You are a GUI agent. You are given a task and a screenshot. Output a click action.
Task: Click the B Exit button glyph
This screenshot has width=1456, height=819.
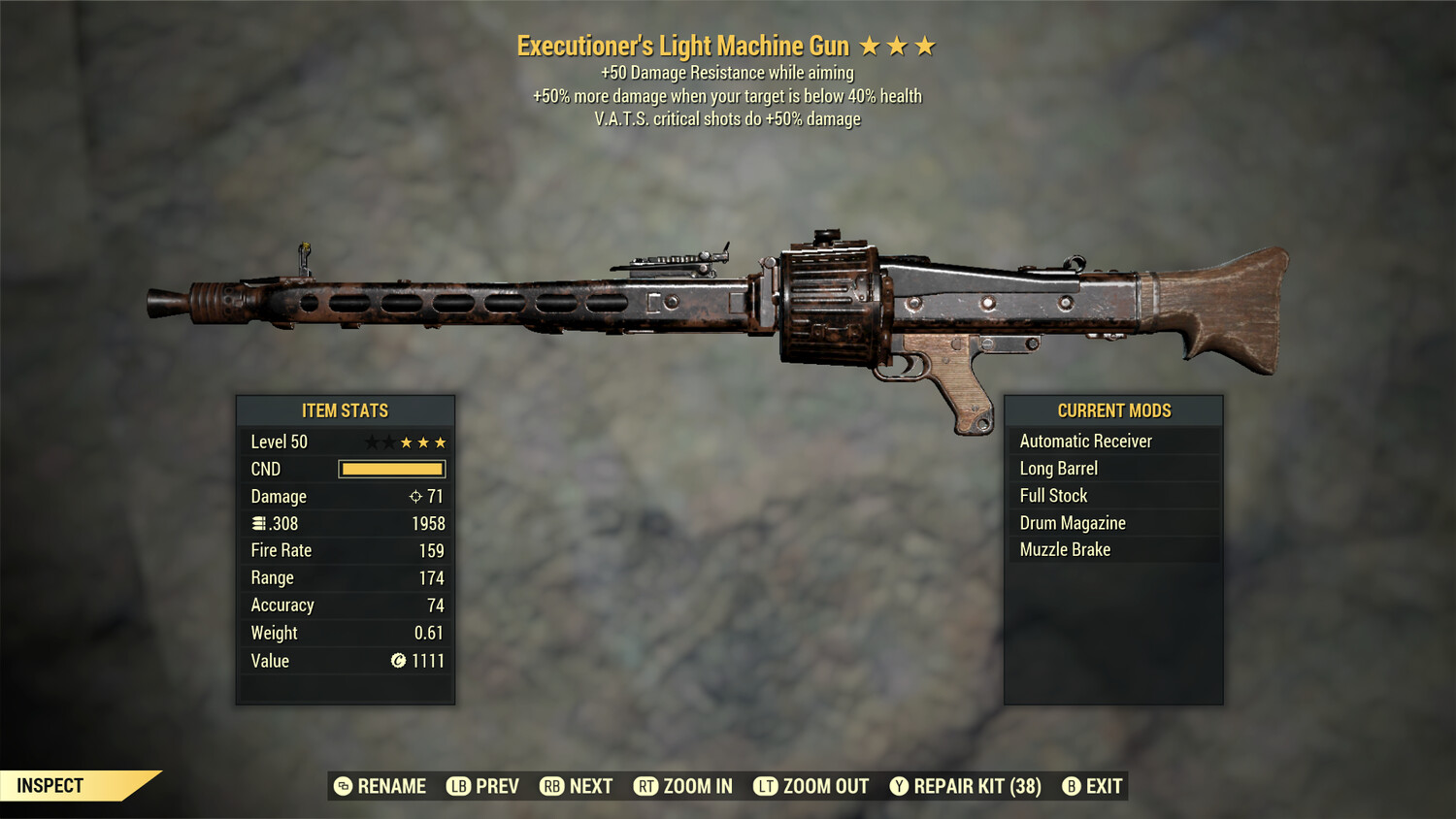1072,786
